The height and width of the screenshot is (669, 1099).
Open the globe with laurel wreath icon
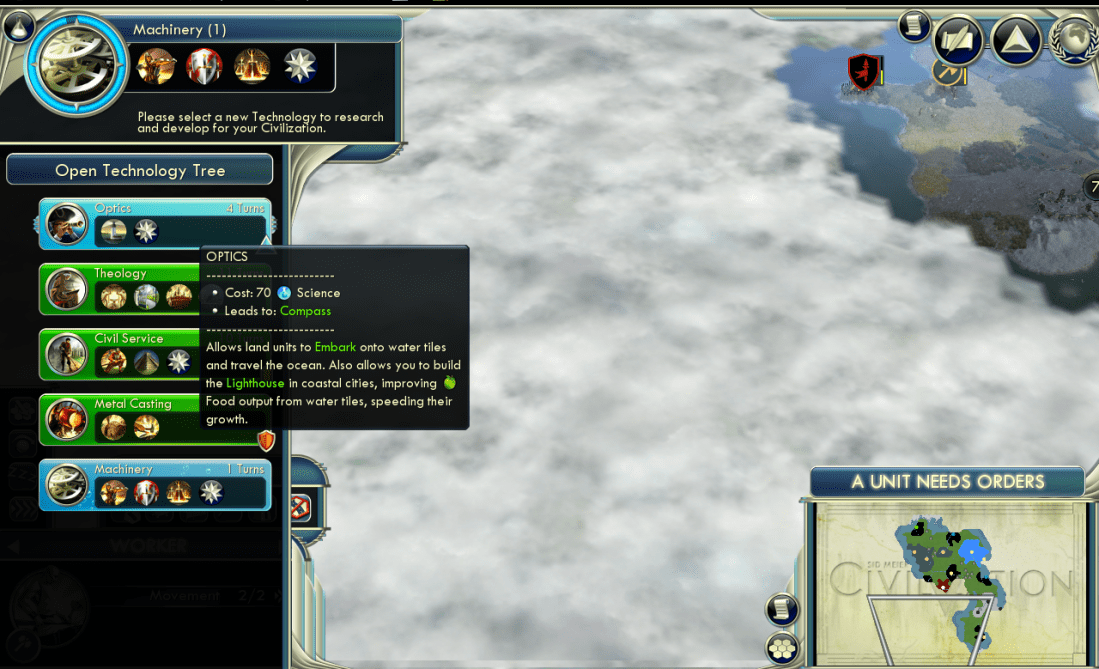pos(1076,41)
